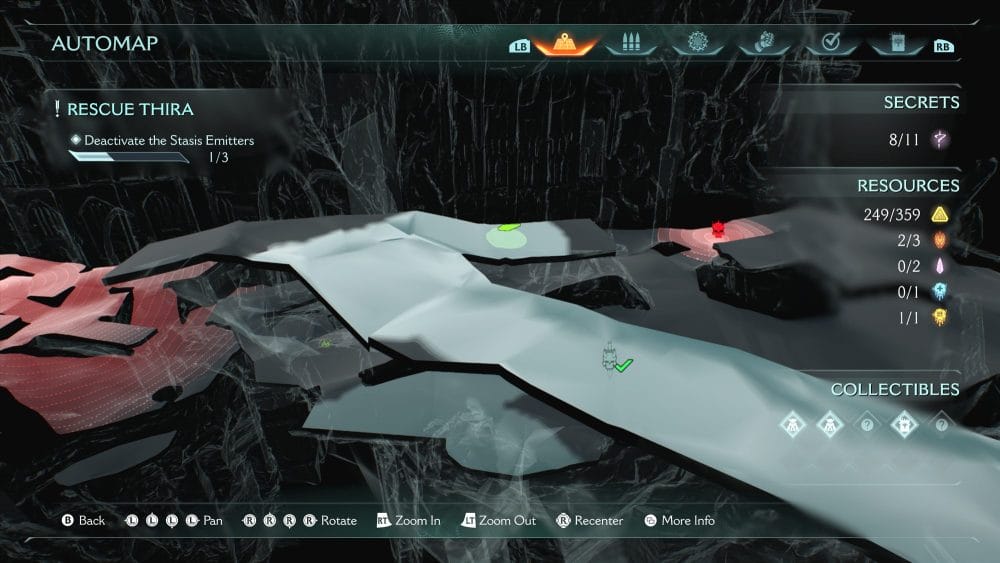
Task: Switch to the bullets arsenal tab
Action: click(628, 45)
